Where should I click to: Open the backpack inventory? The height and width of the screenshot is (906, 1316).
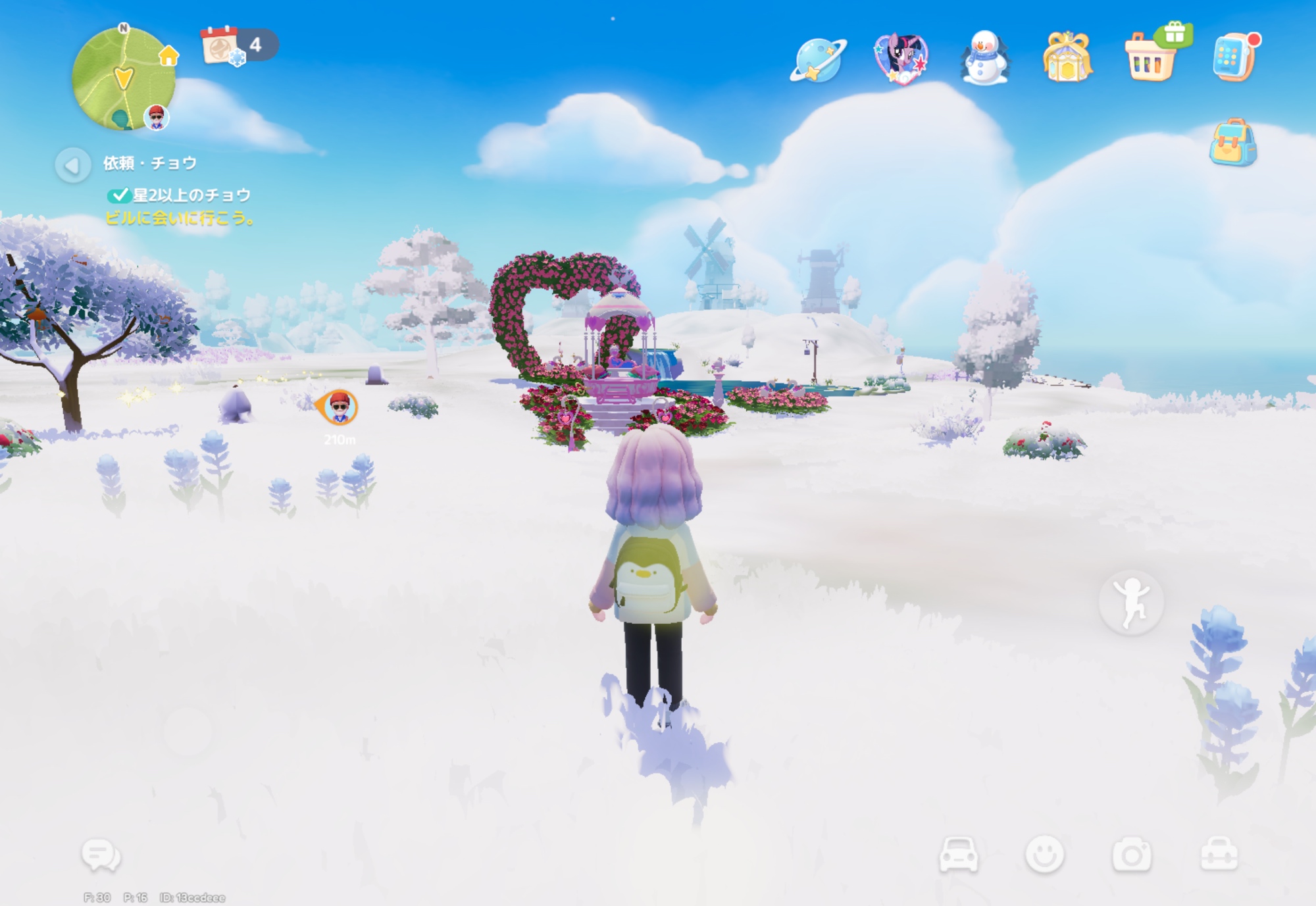pos(1232,143)
